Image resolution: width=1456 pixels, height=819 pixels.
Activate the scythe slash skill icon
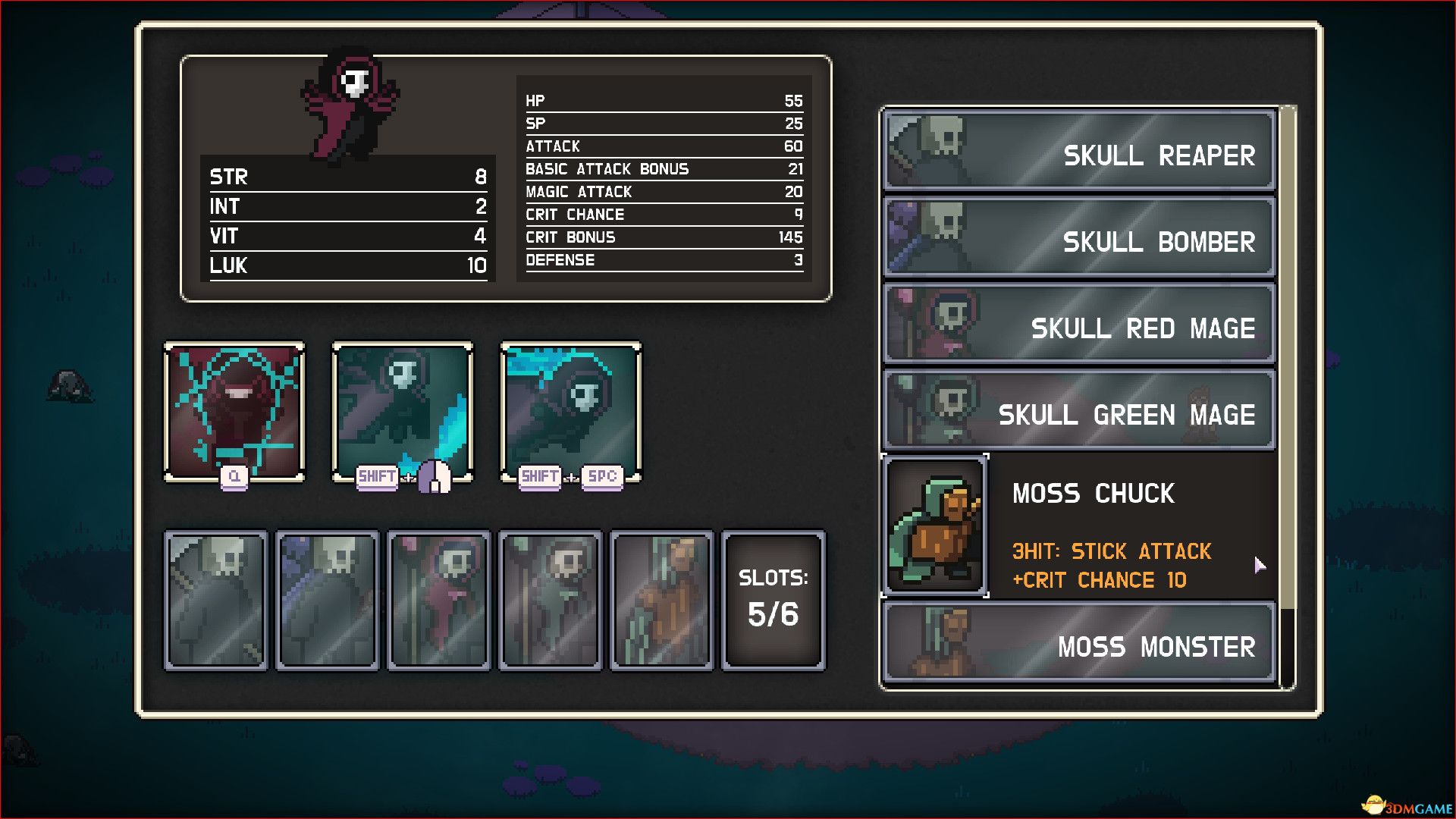point(403,411)
